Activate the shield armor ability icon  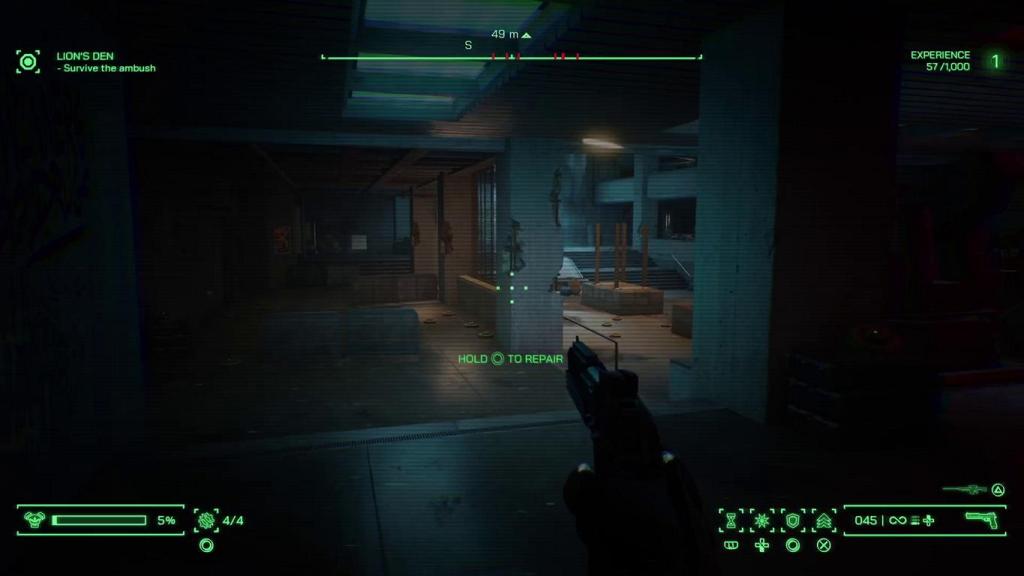(793, 520)
